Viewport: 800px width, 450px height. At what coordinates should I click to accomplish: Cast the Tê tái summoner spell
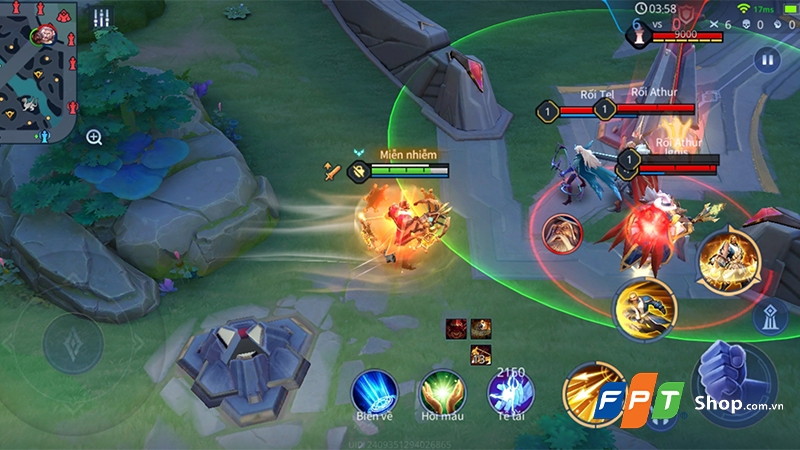coord(510,391)
